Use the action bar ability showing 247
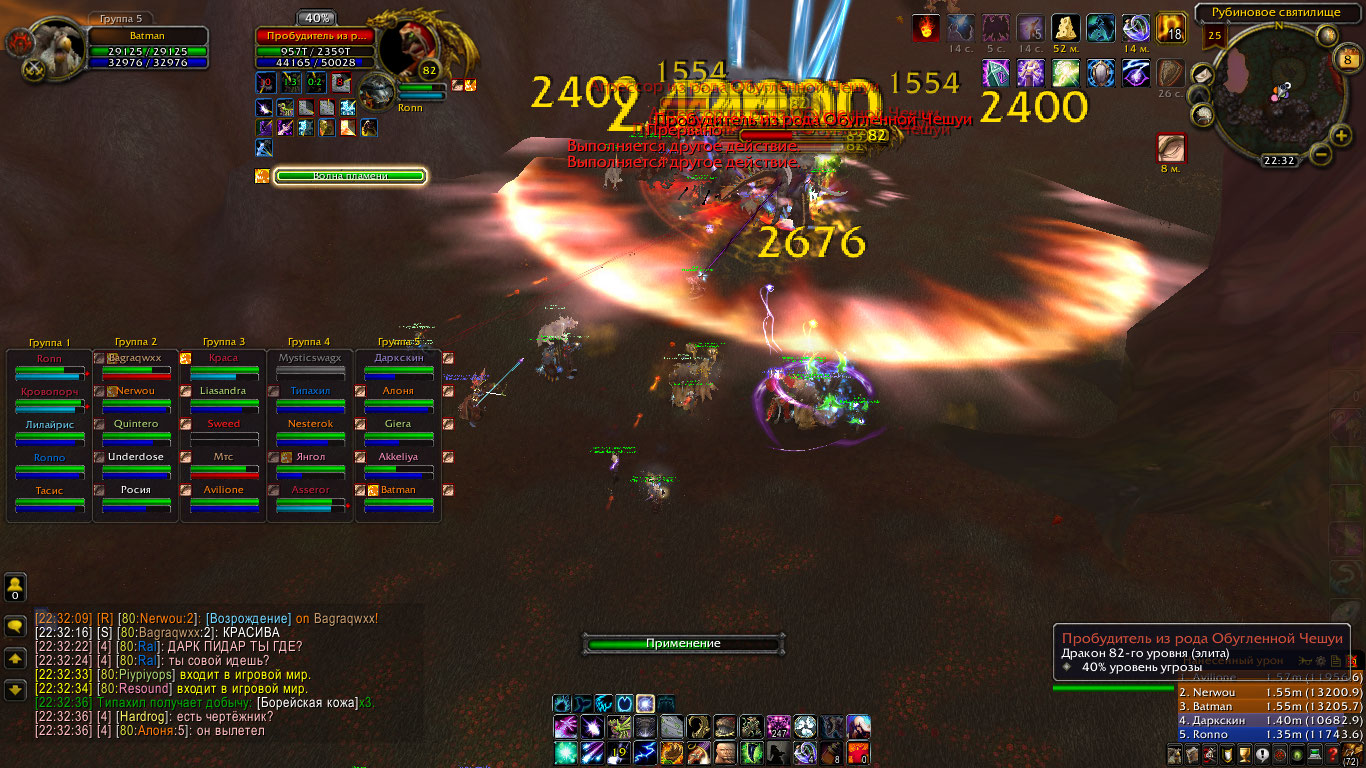This screenshot has height=768, width=1366. click(778, 727)
